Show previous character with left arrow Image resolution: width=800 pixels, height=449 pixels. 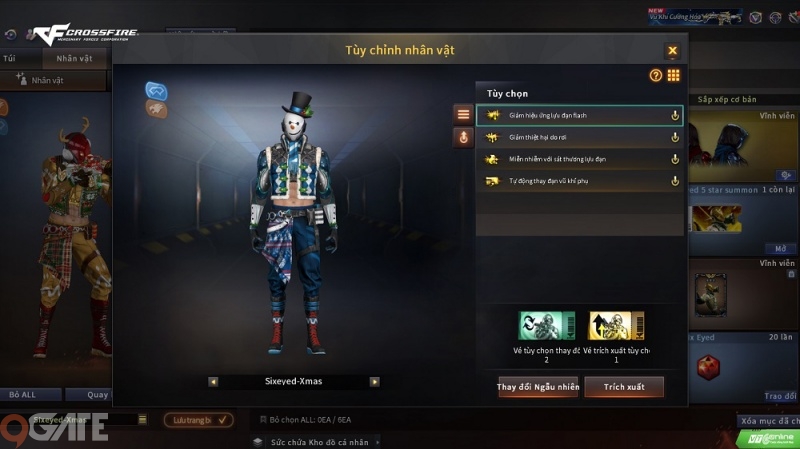[213, 381]
